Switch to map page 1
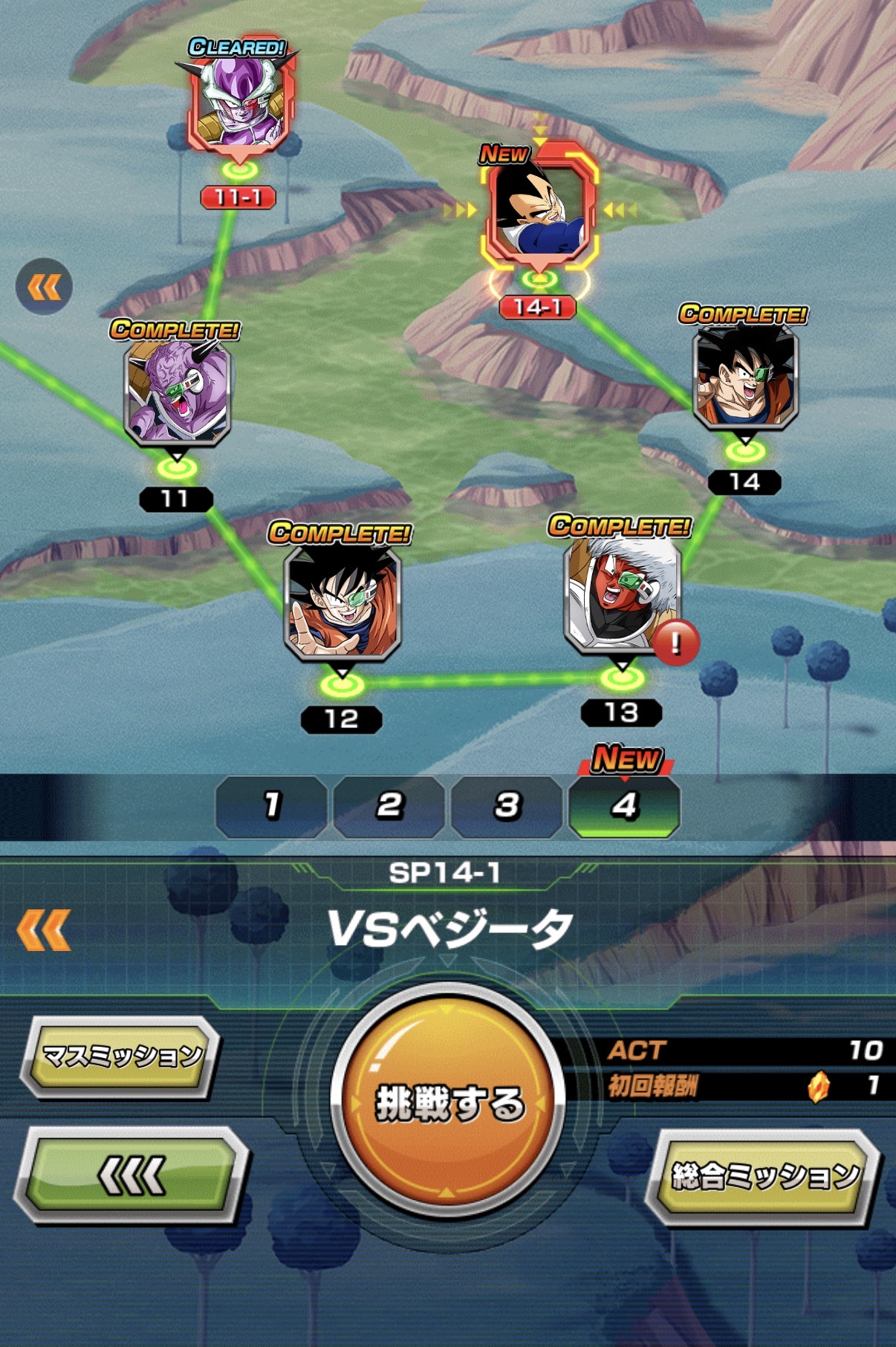The width and height of the screenshot is (896, 1347). coord(272,806)
